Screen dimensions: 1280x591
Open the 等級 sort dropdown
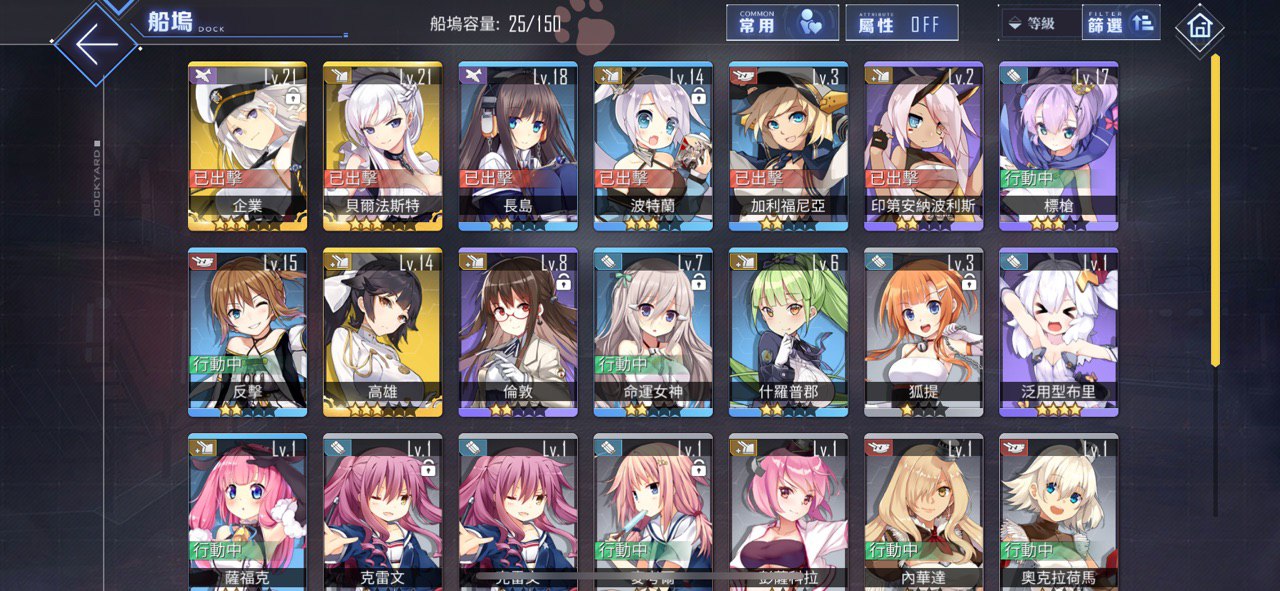pos(1040,23)
